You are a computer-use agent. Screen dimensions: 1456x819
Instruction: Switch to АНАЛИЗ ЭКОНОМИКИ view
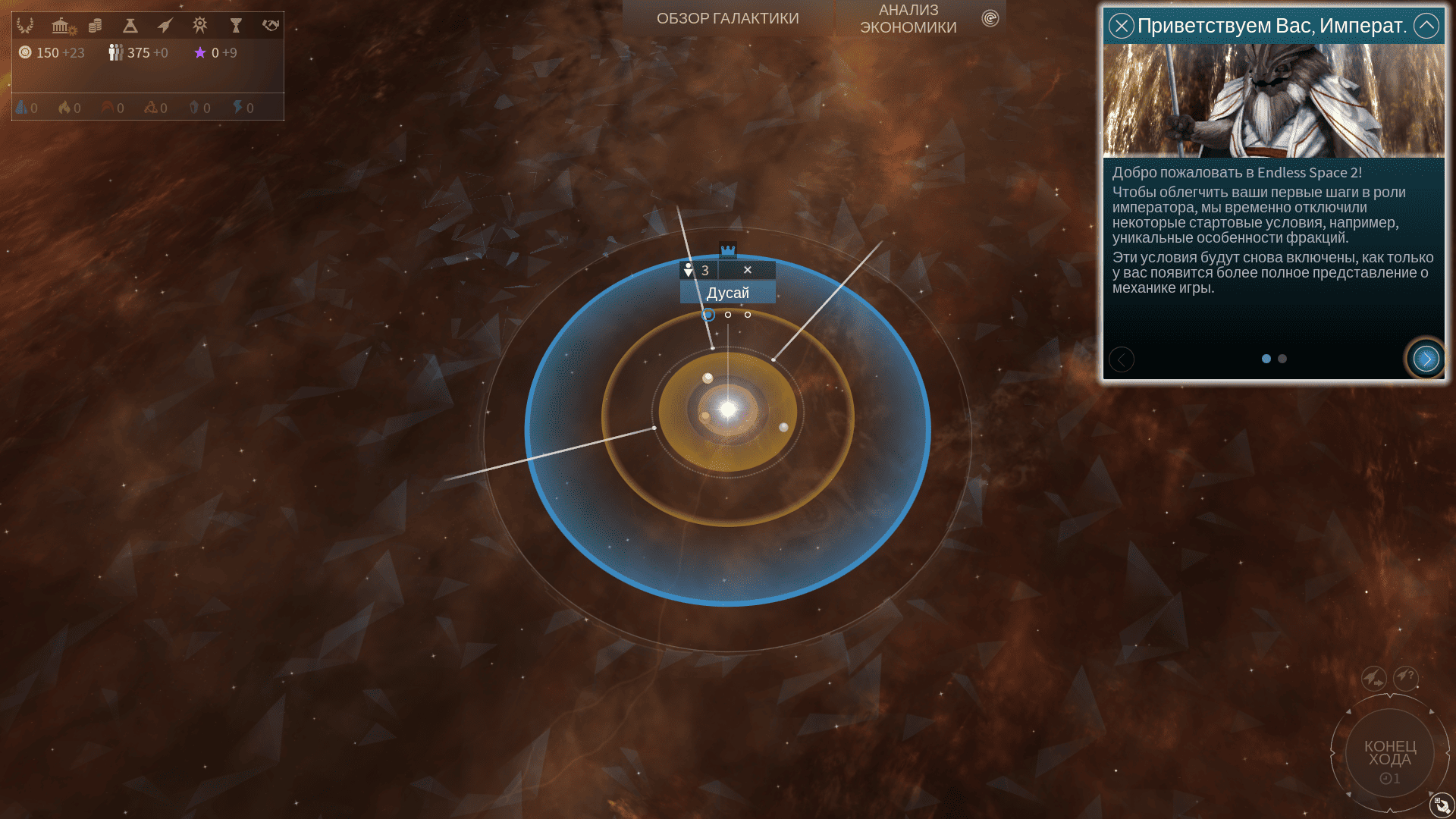[908, 18]
